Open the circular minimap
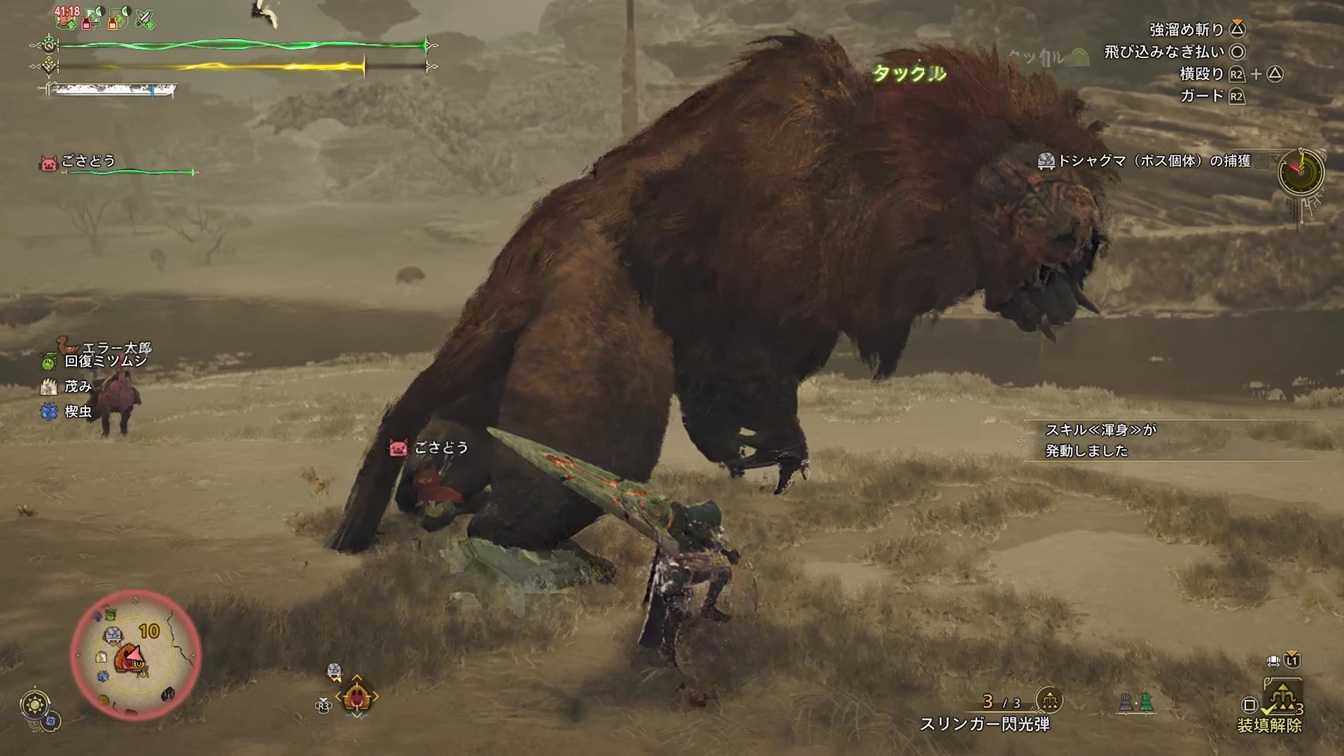 coord(136,654)
